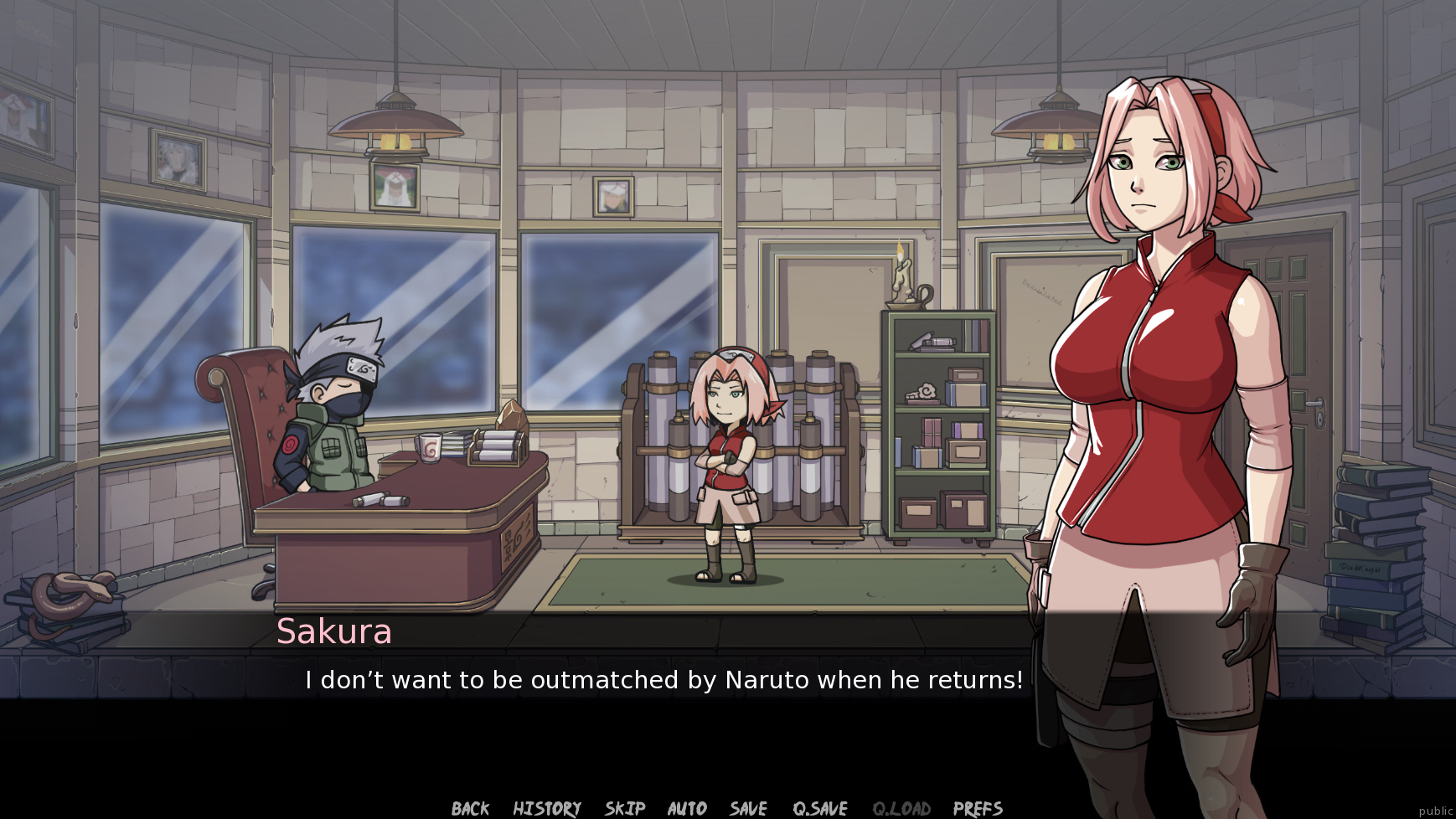Screen dimensions: 1456x819
Task: Open the Save game menu
Action: click(x=748, y=808)
